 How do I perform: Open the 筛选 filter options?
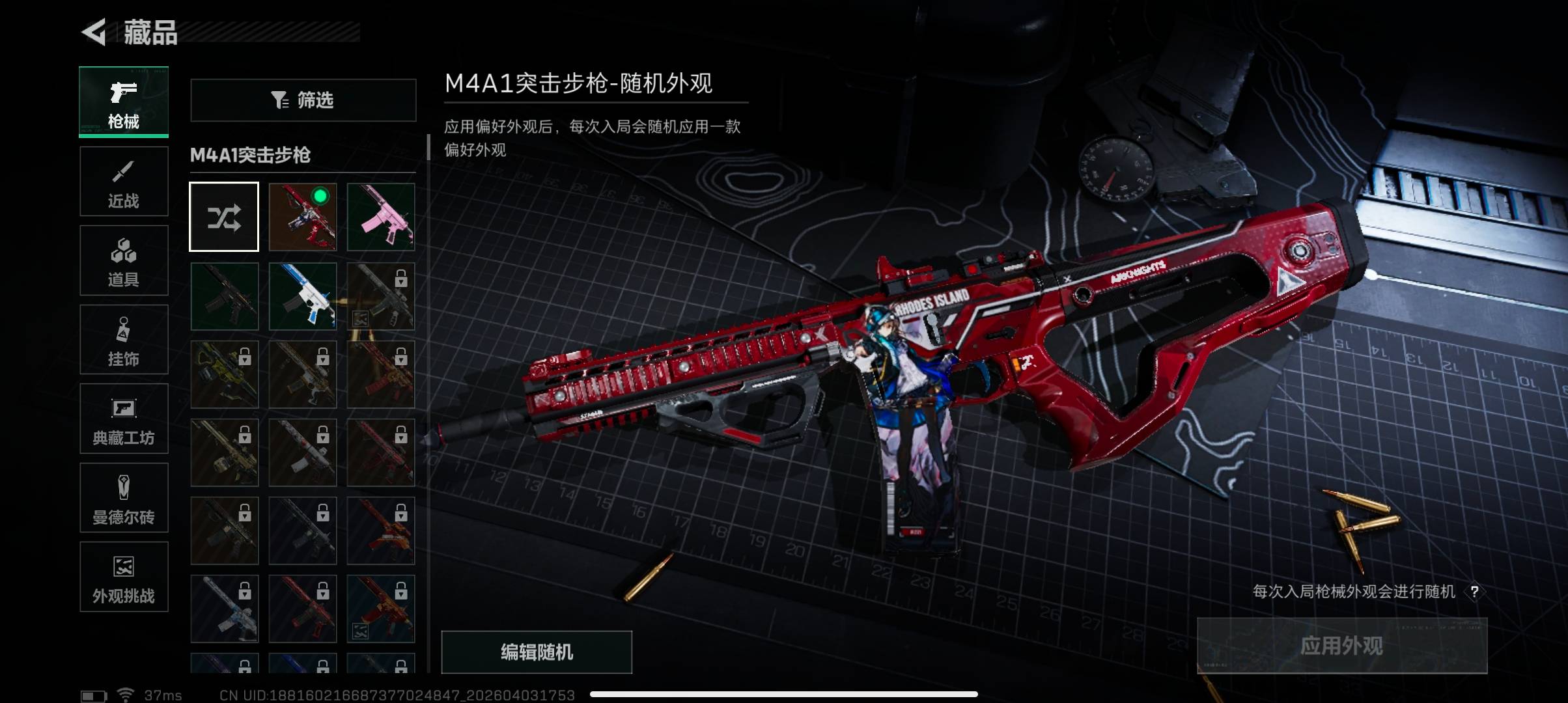pos(303,100)
